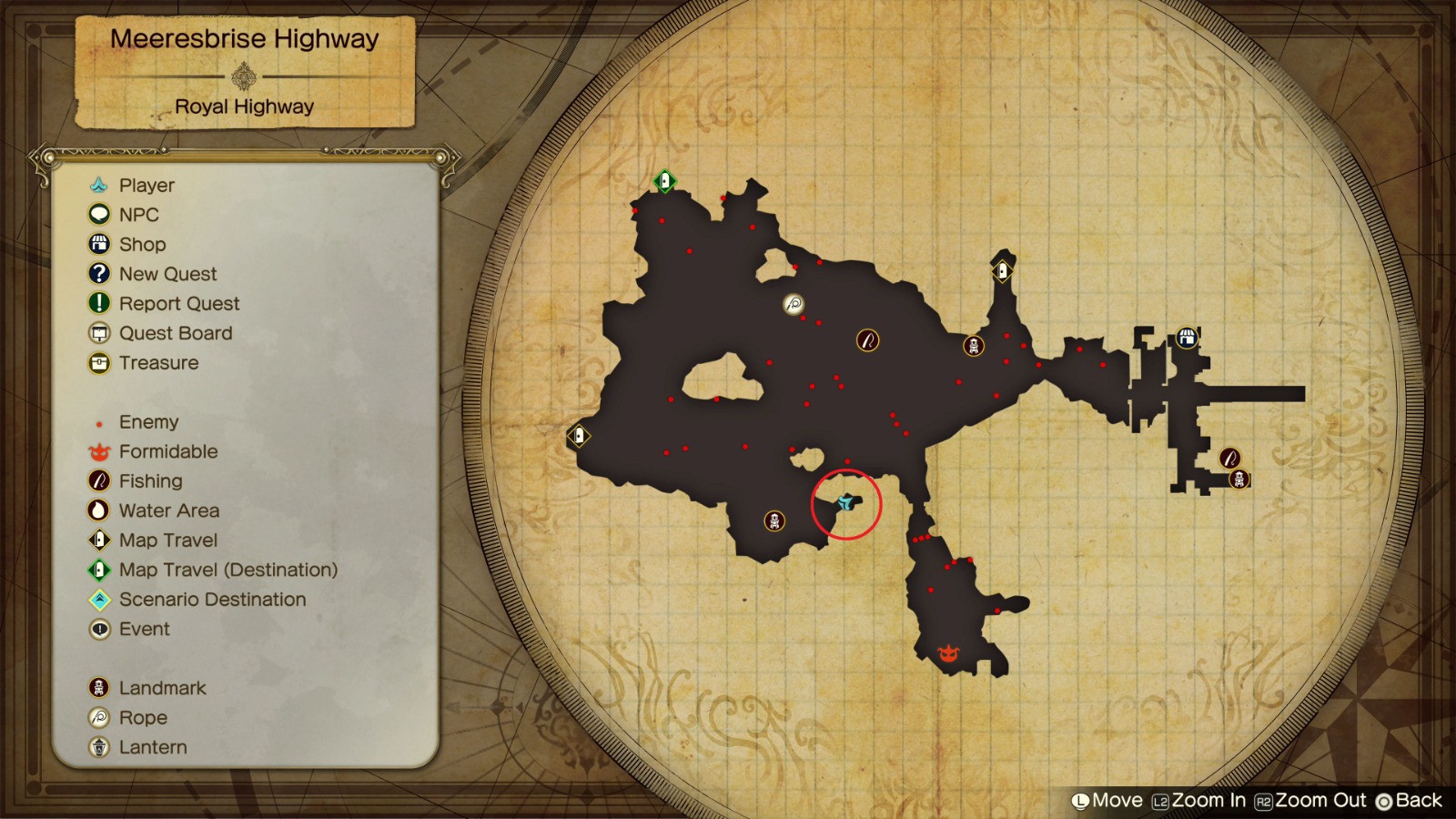Toggle the Treasure legend entry
The image size is (1456, 819).
(158, 362)
